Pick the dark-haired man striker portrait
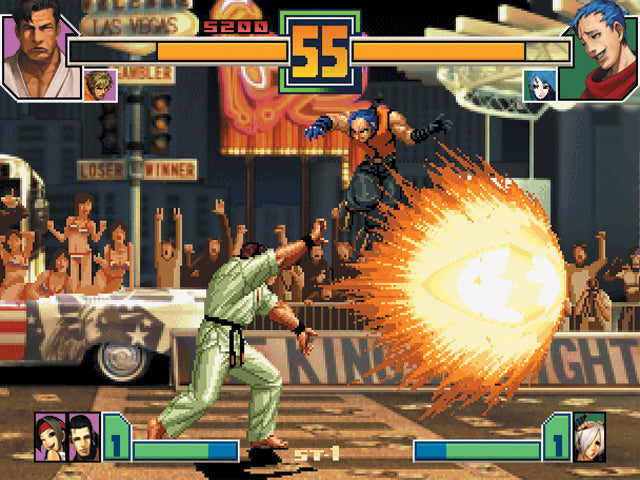640x480 pixels. coord(81,437)
